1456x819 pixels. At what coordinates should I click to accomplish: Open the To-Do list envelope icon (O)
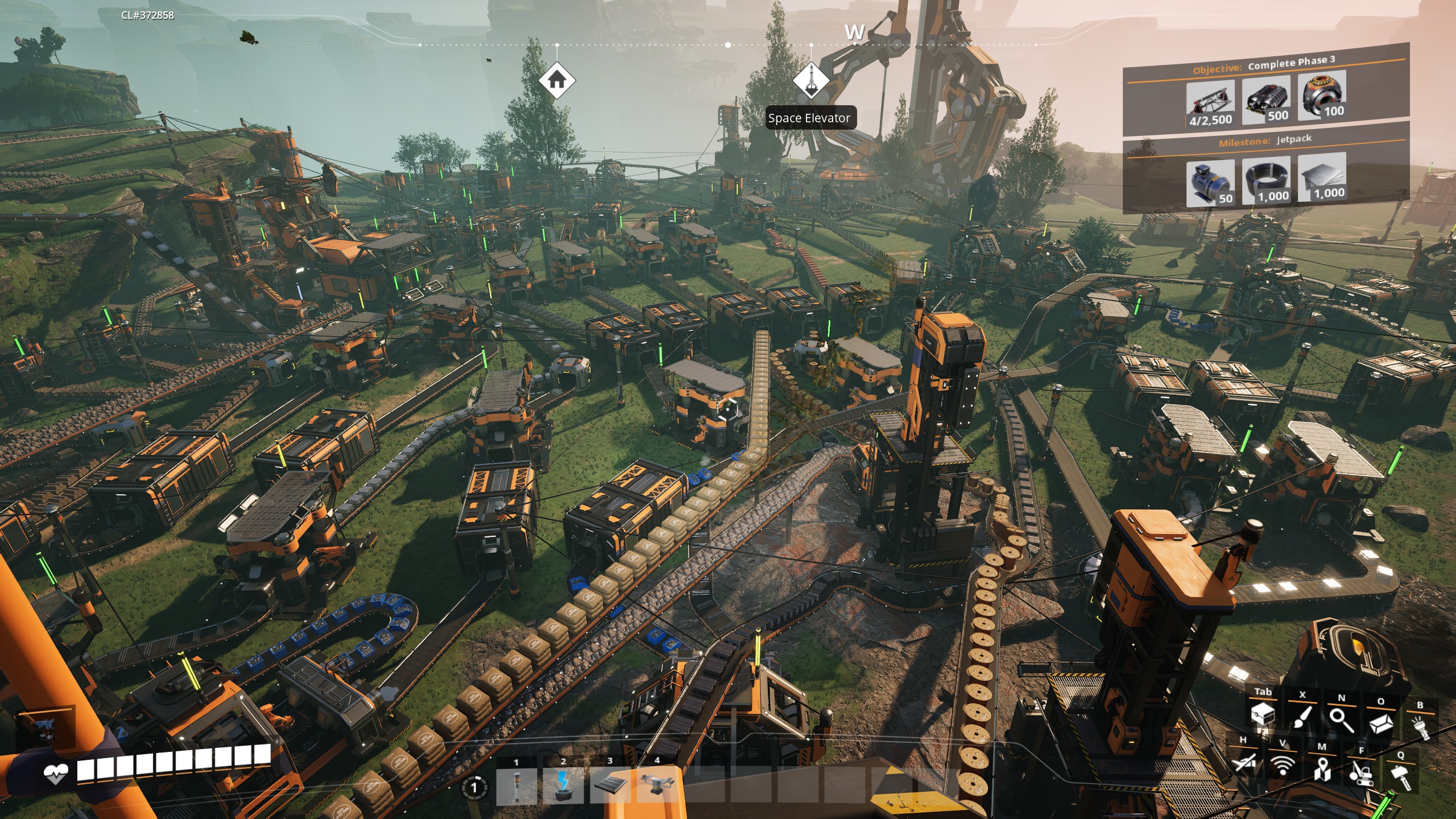(x=1381, y=724)
